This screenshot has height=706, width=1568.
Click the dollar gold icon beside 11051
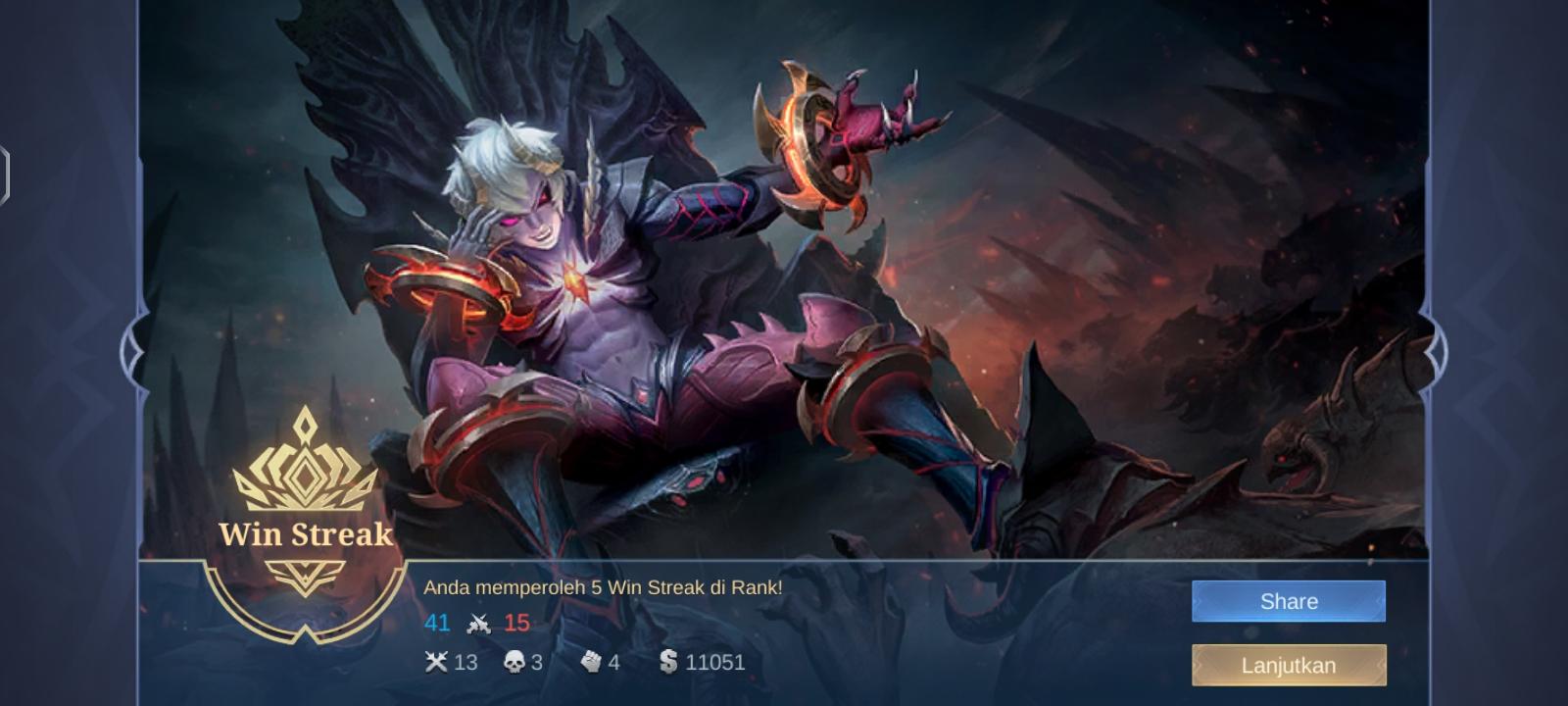[x=668, y=662]
